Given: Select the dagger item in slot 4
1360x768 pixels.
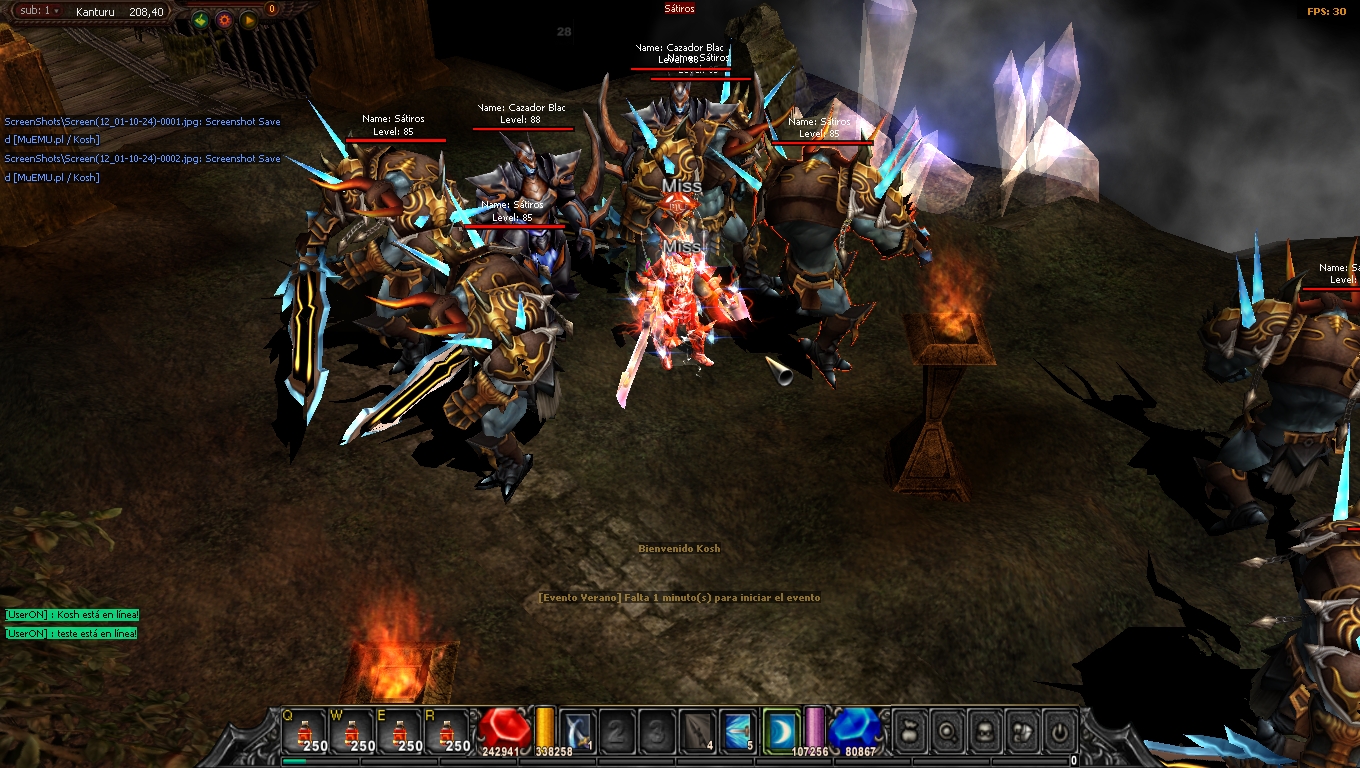Looking at the screenshot, I should 700,728.
